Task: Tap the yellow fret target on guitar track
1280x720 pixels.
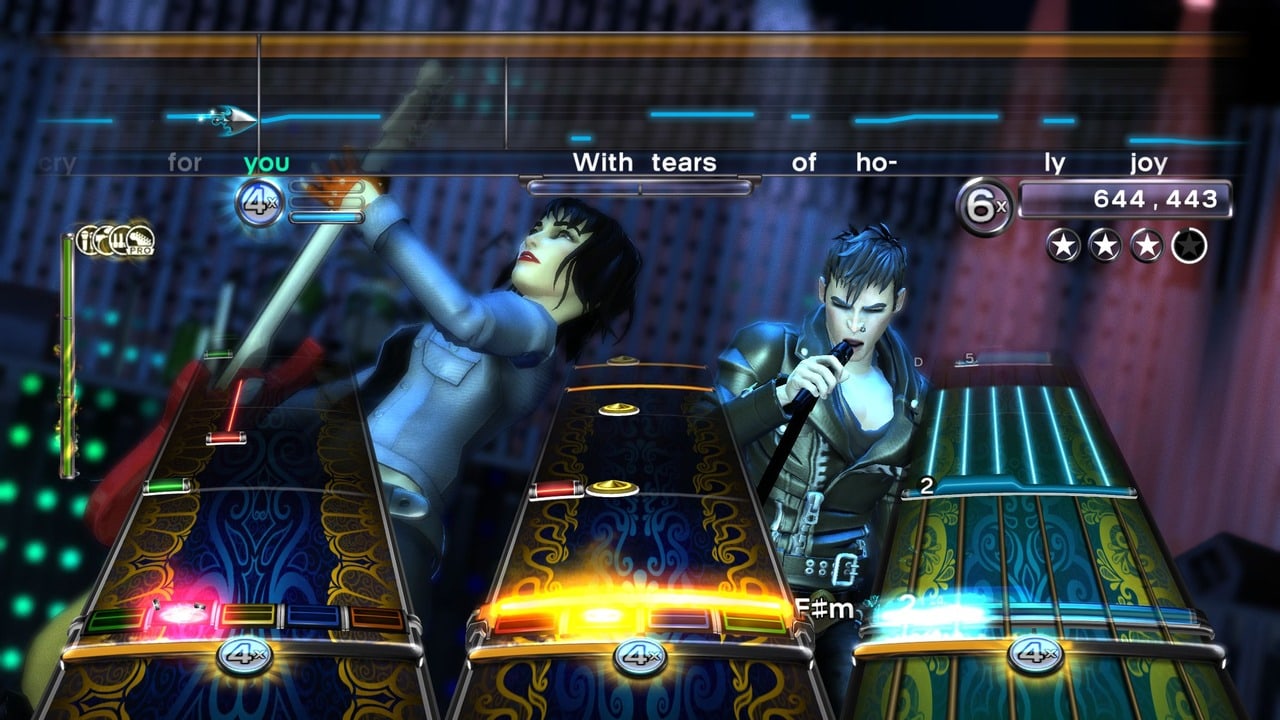Action: pos(248,616)
